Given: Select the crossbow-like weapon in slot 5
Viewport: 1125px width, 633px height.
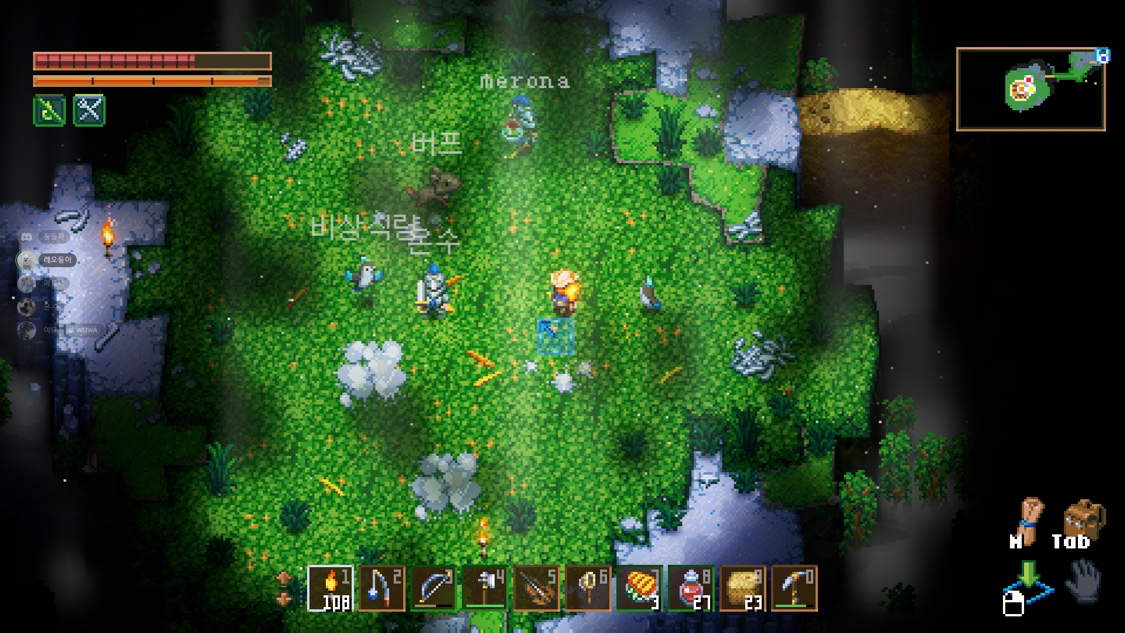Looking at the screenshot, I should (x=537, y=588).
